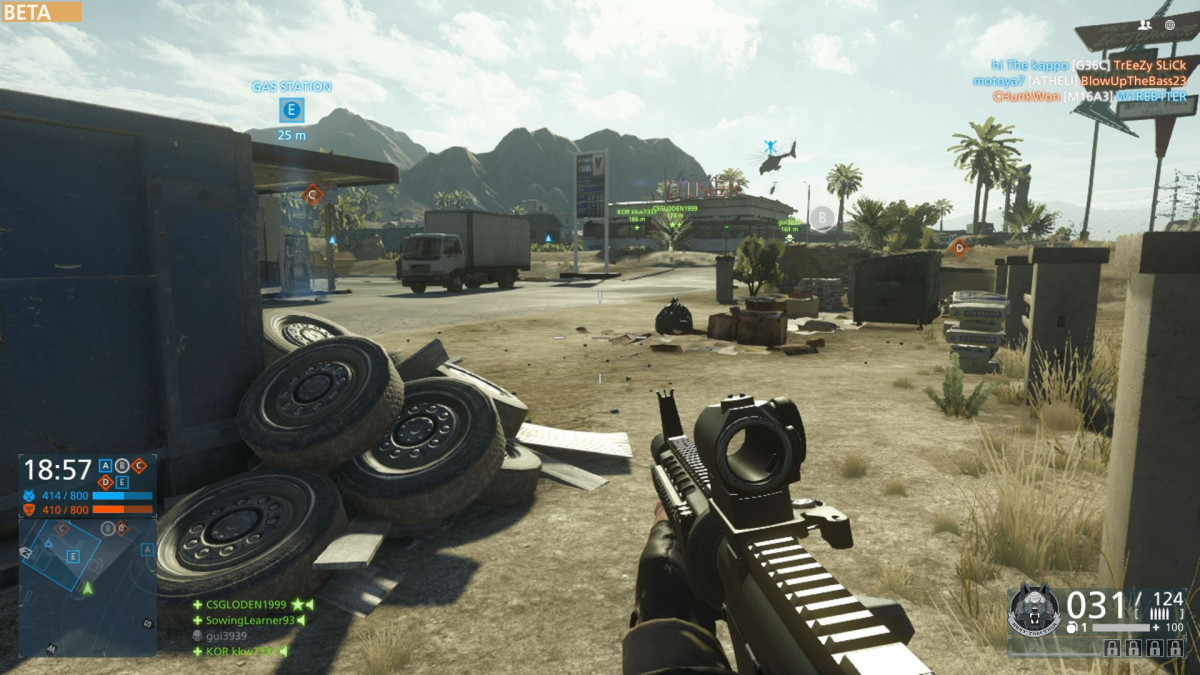The width and height of the screenshot is (1200, 675).
Task: Select squad member CSGLODEN1999
Action: pos(245,605)
